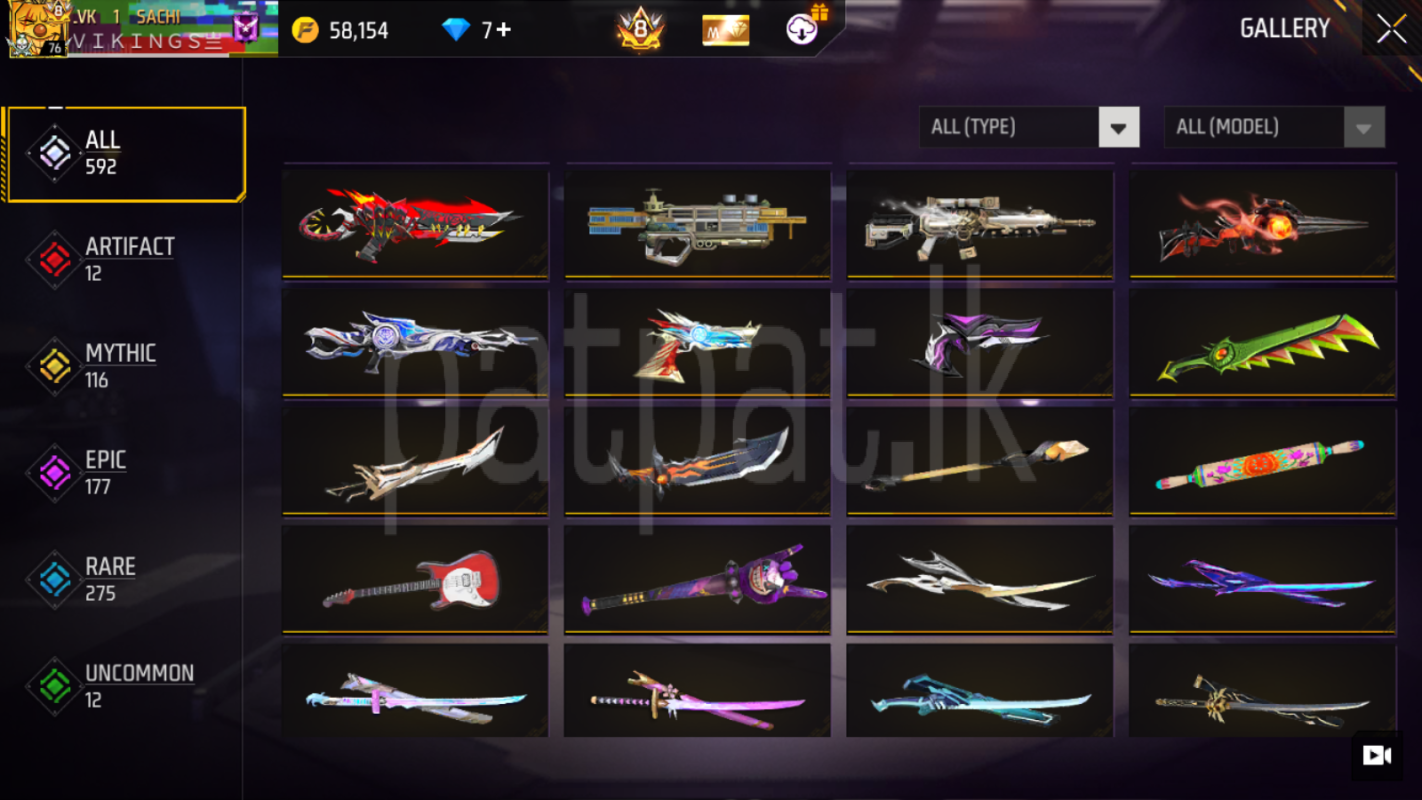Open the All (Model) dropdown
The image size is (1422, 800).
pos(1273,127)
